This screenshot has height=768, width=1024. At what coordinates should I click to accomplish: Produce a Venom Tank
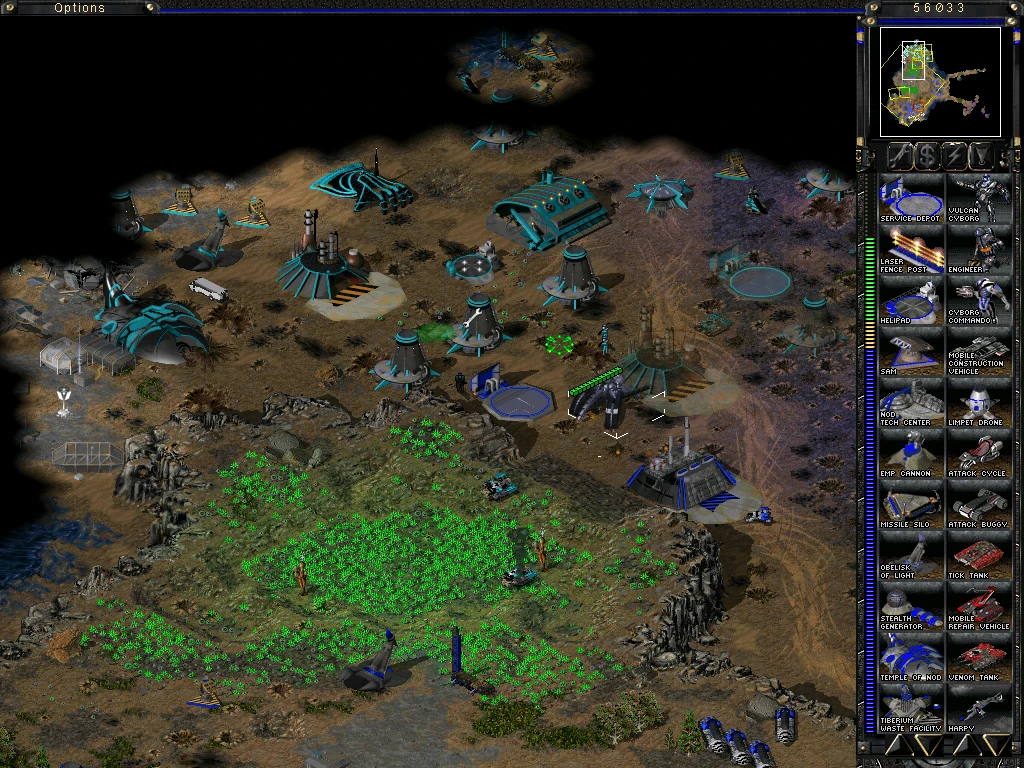(979, 658)
